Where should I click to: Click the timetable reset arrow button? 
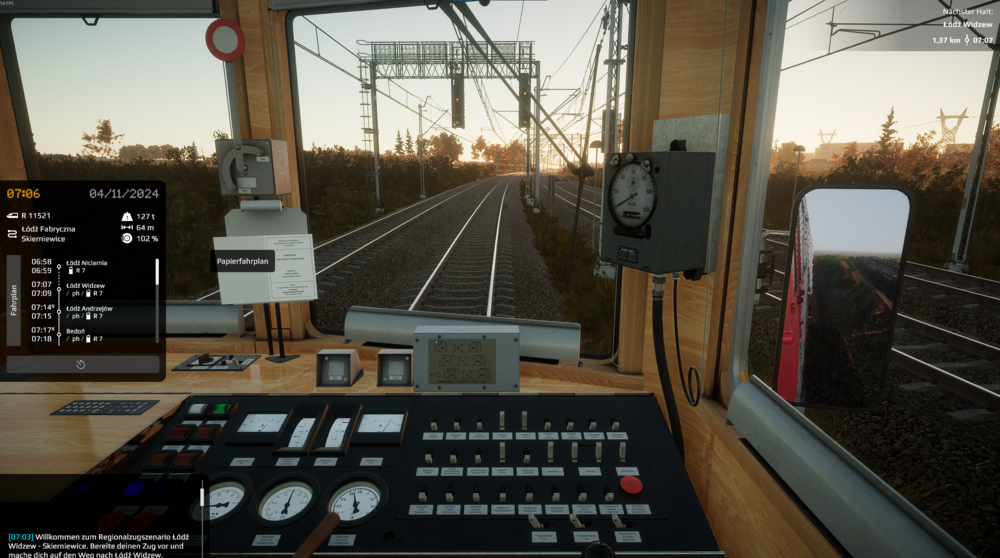[x=81, y=364]
